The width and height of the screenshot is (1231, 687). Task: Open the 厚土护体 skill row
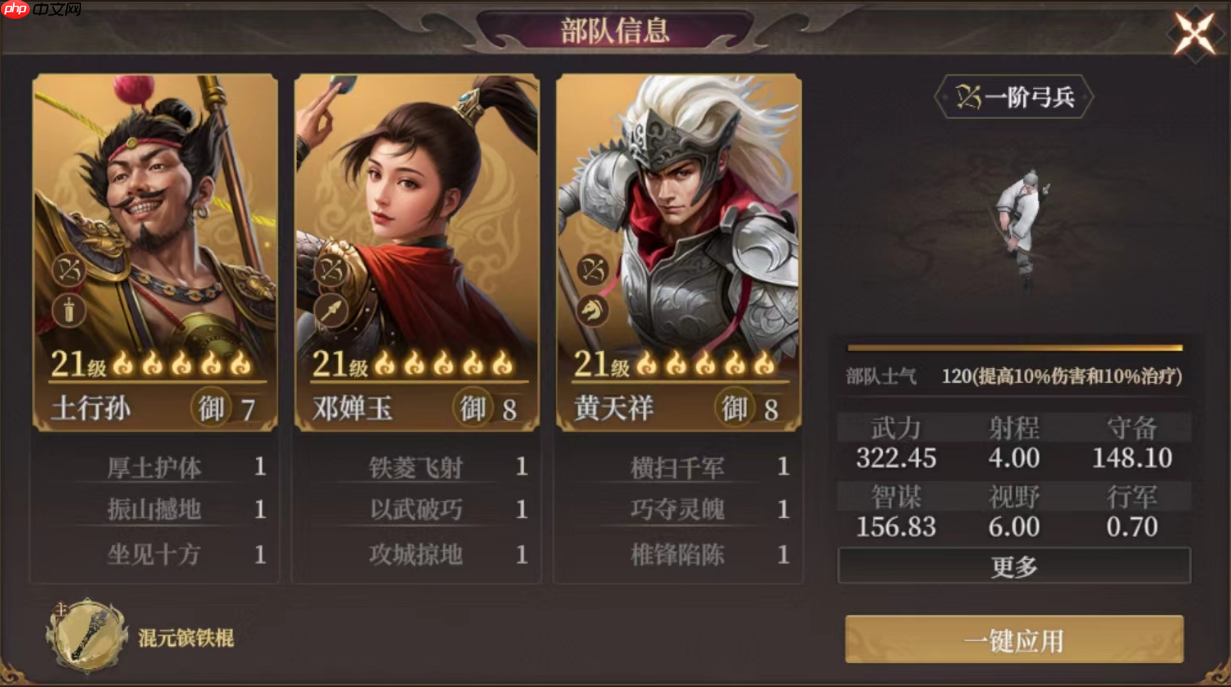tap(155, 467)
